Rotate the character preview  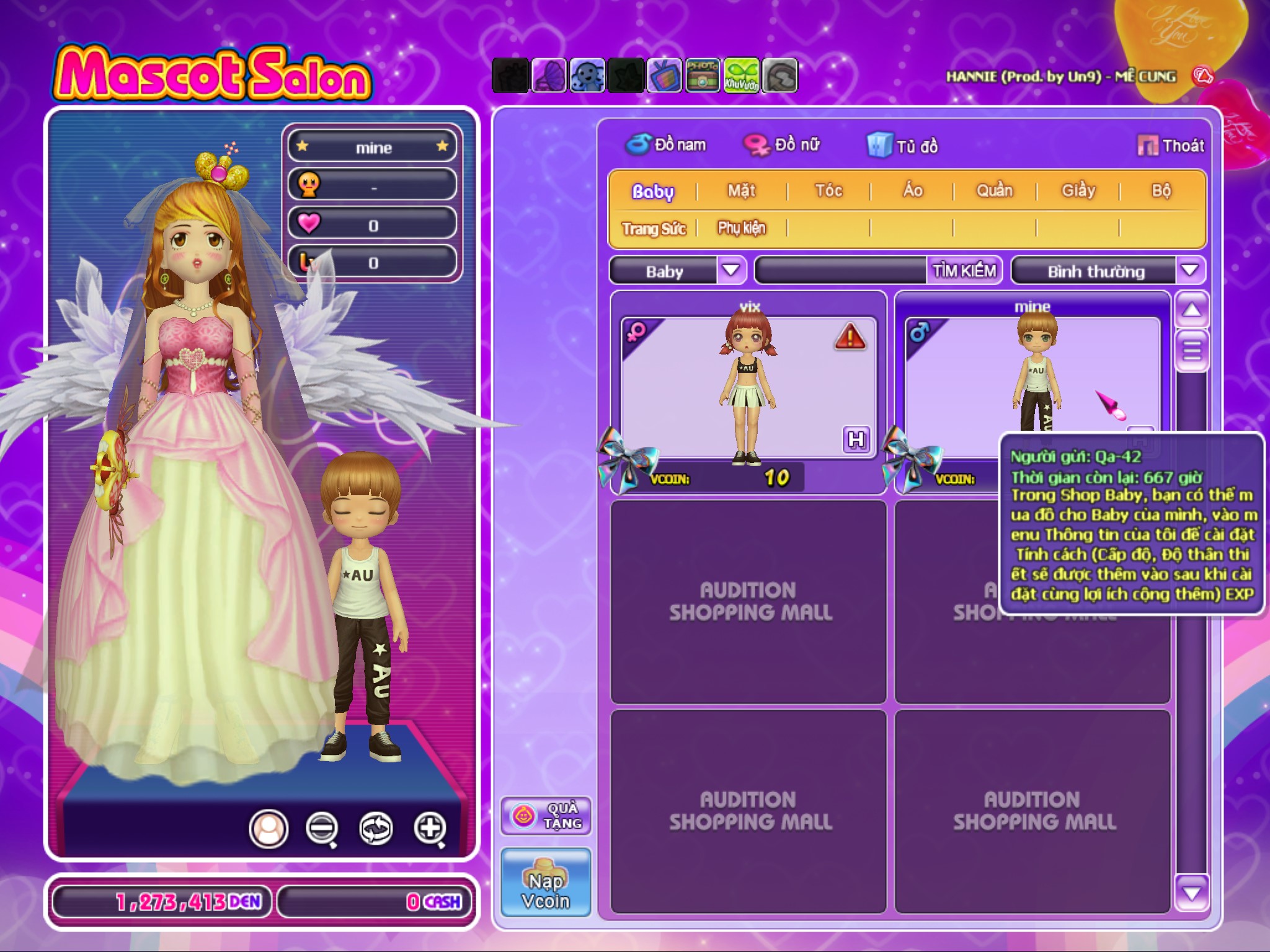(x=376, y=828)
